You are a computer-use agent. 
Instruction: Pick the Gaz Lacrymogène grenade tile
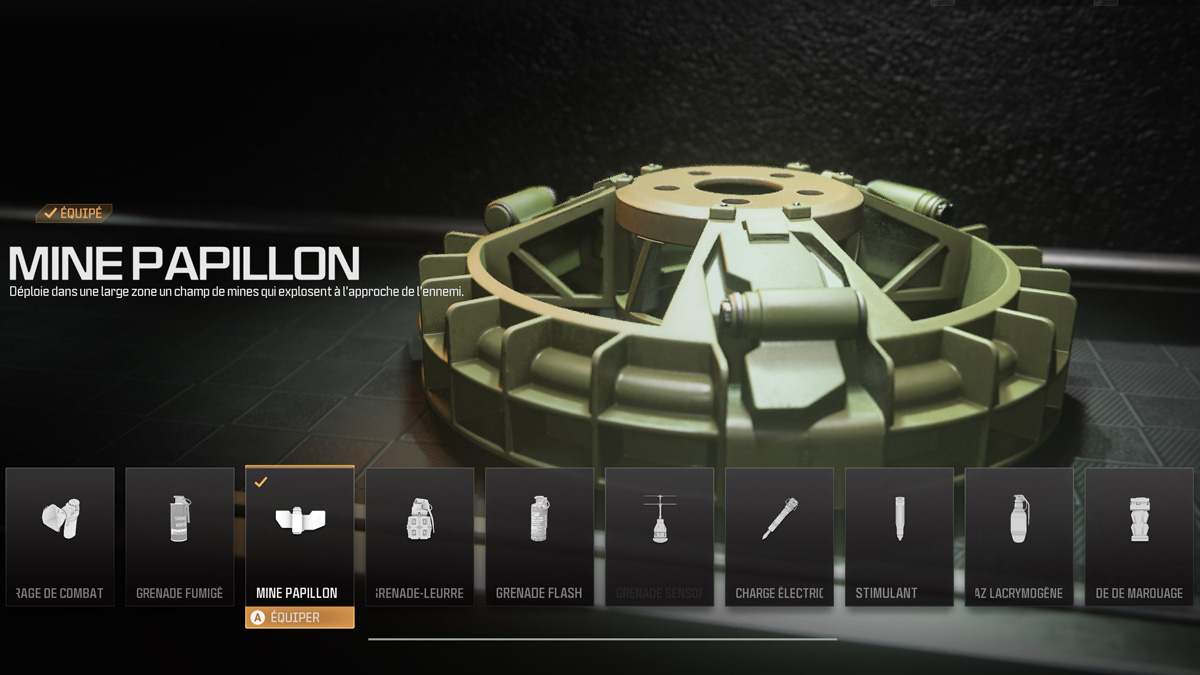[x=1019, y=537]
